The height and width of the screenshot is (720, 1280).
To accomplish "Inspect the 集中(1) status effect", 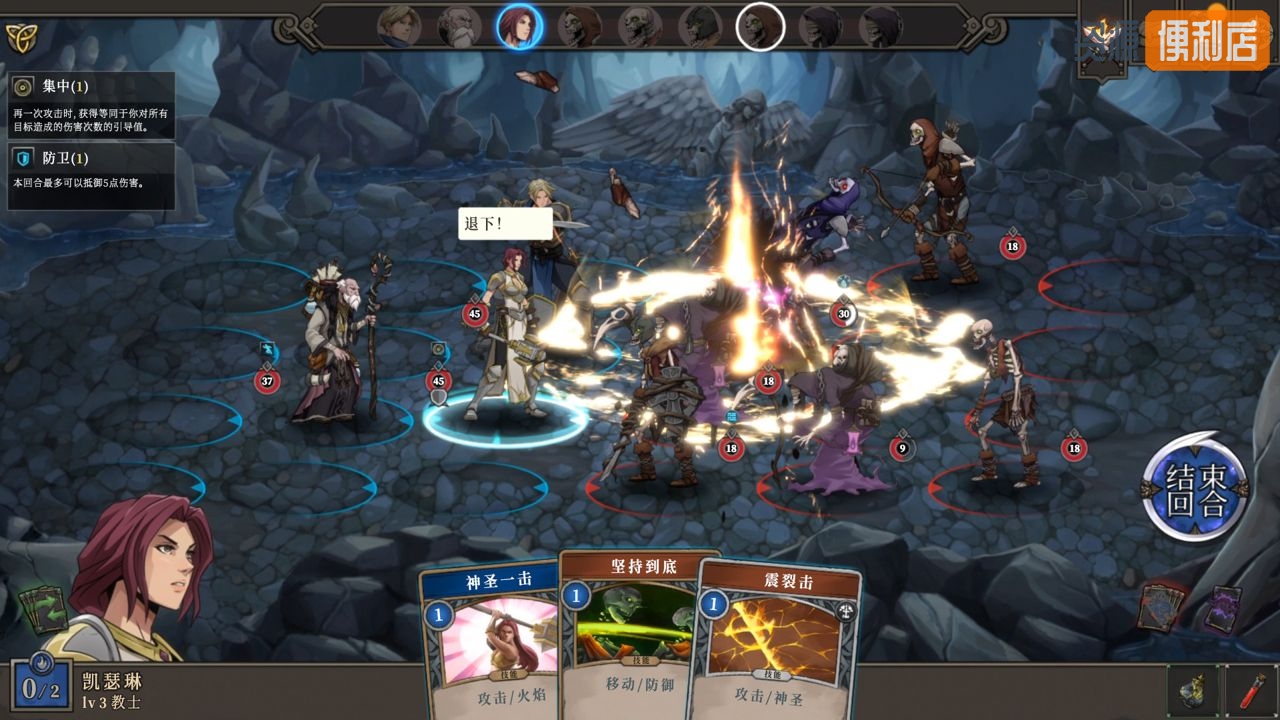I will click(x=91, y=104).
